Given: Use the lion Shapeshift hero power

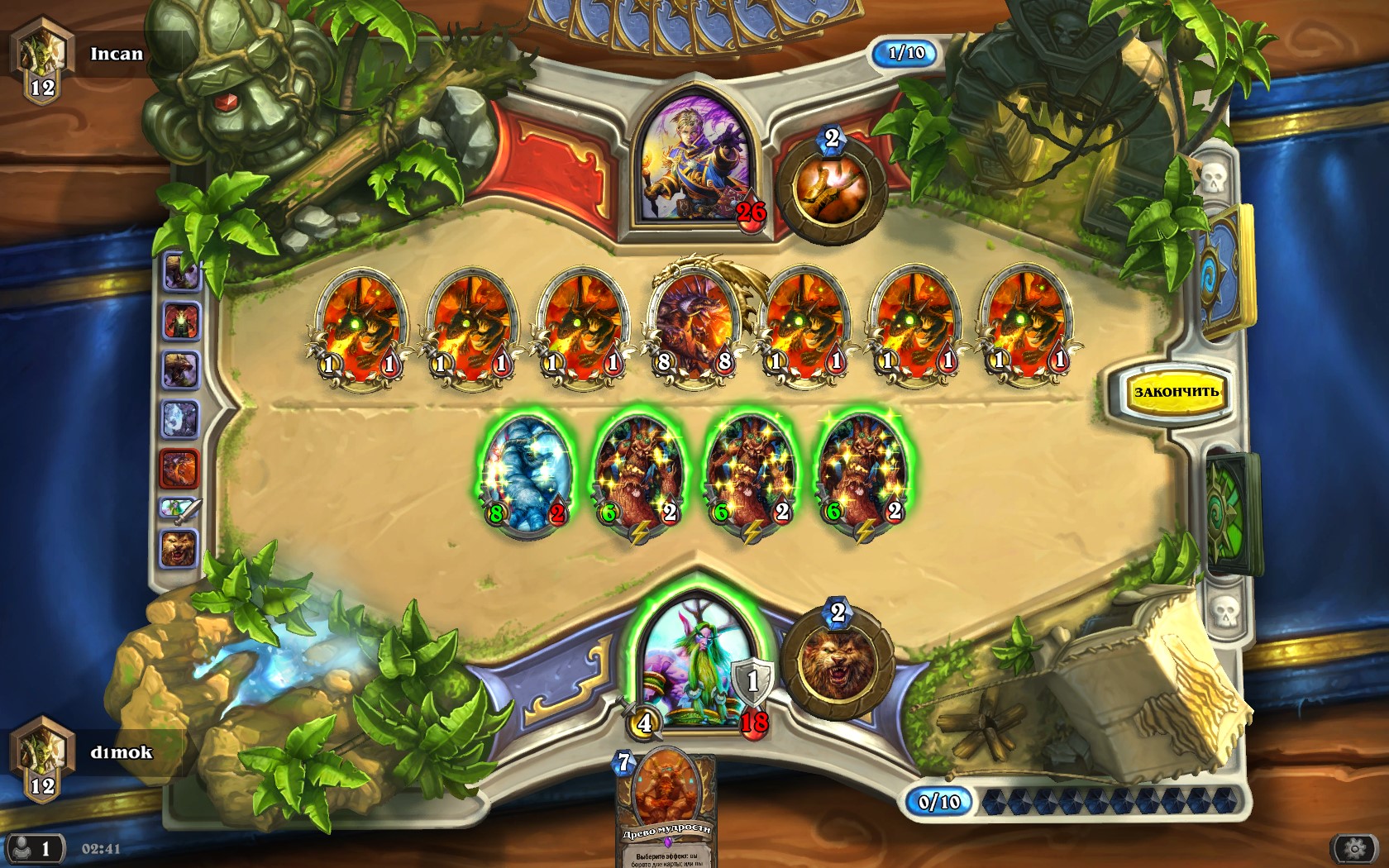Looking at the screenshot, I should pos(838,663).
